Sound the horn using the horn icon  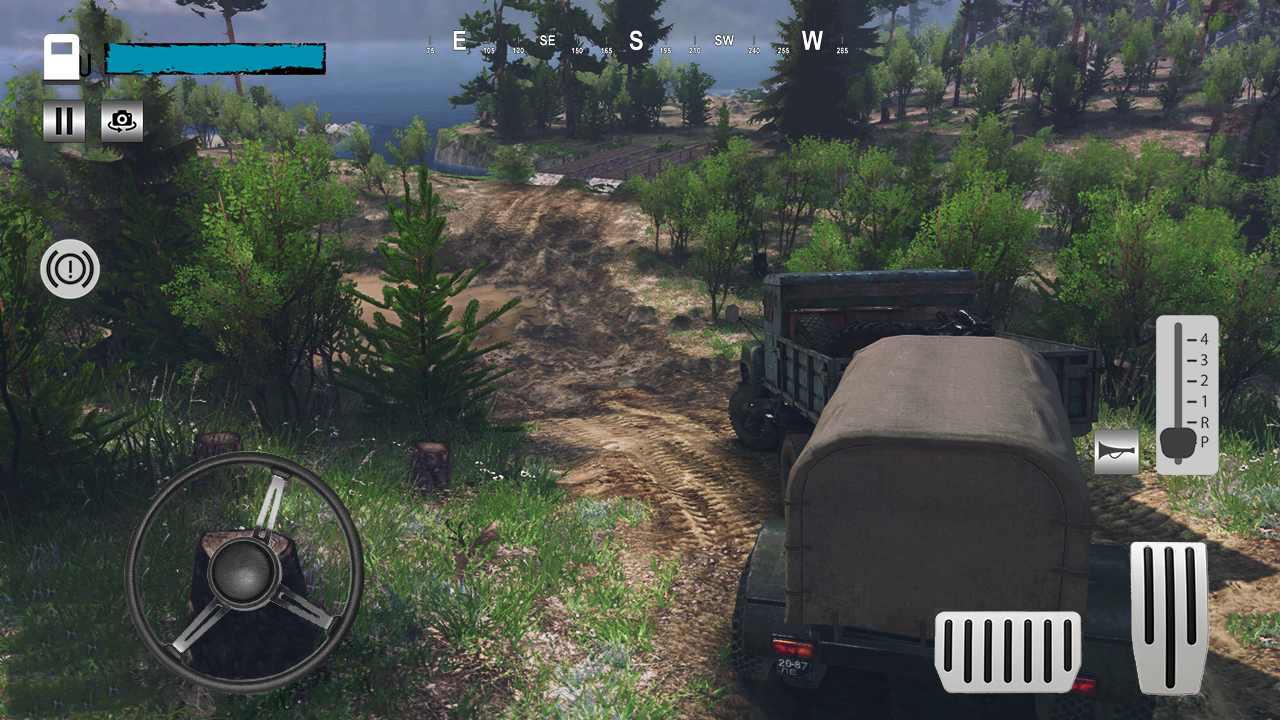click(x=1116, y=452)
